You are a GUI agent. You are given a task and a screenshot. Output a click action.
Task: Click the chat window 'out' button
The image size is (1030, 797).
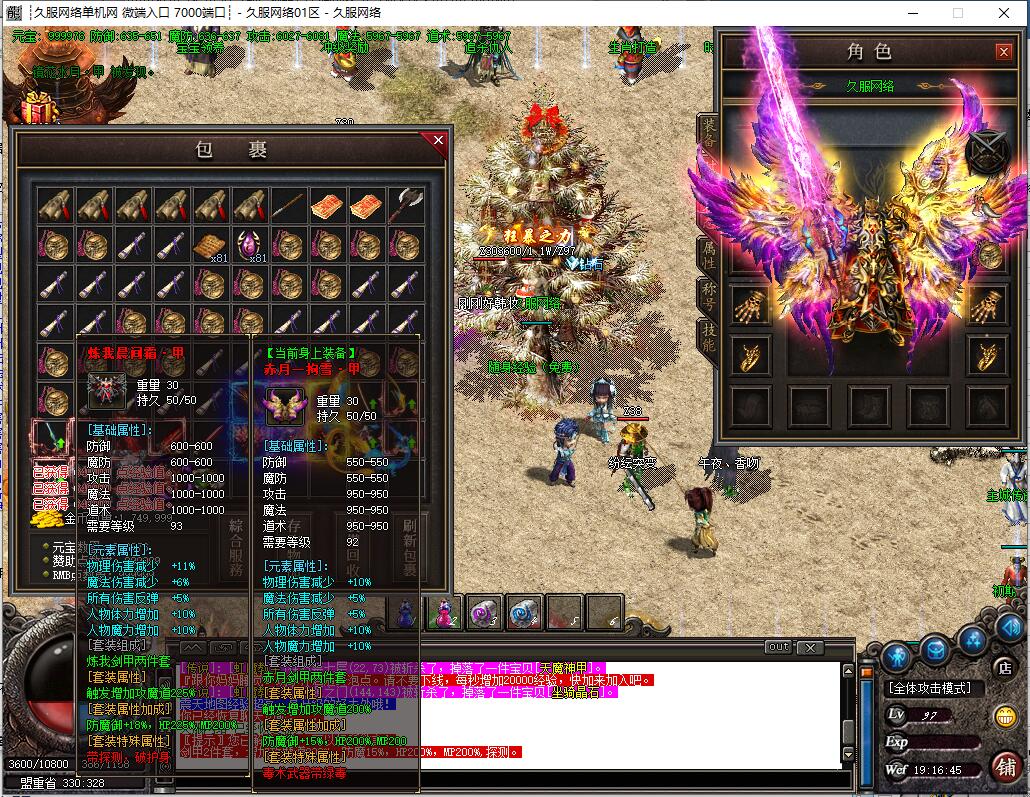[x=778, y=647]
